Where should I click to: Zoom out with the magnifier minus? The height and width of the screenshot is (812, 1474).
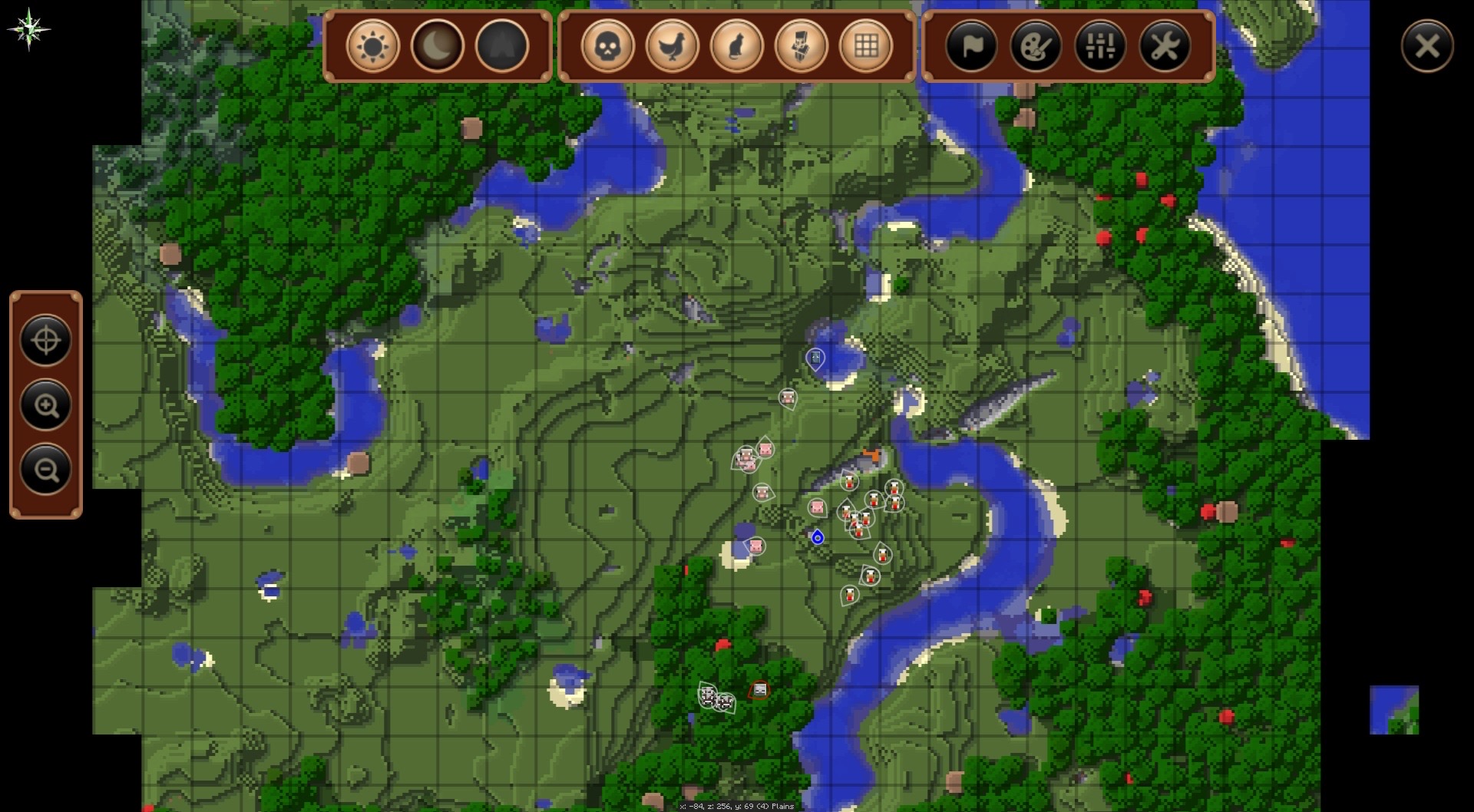pyautogui.click(x=46, y=469)
